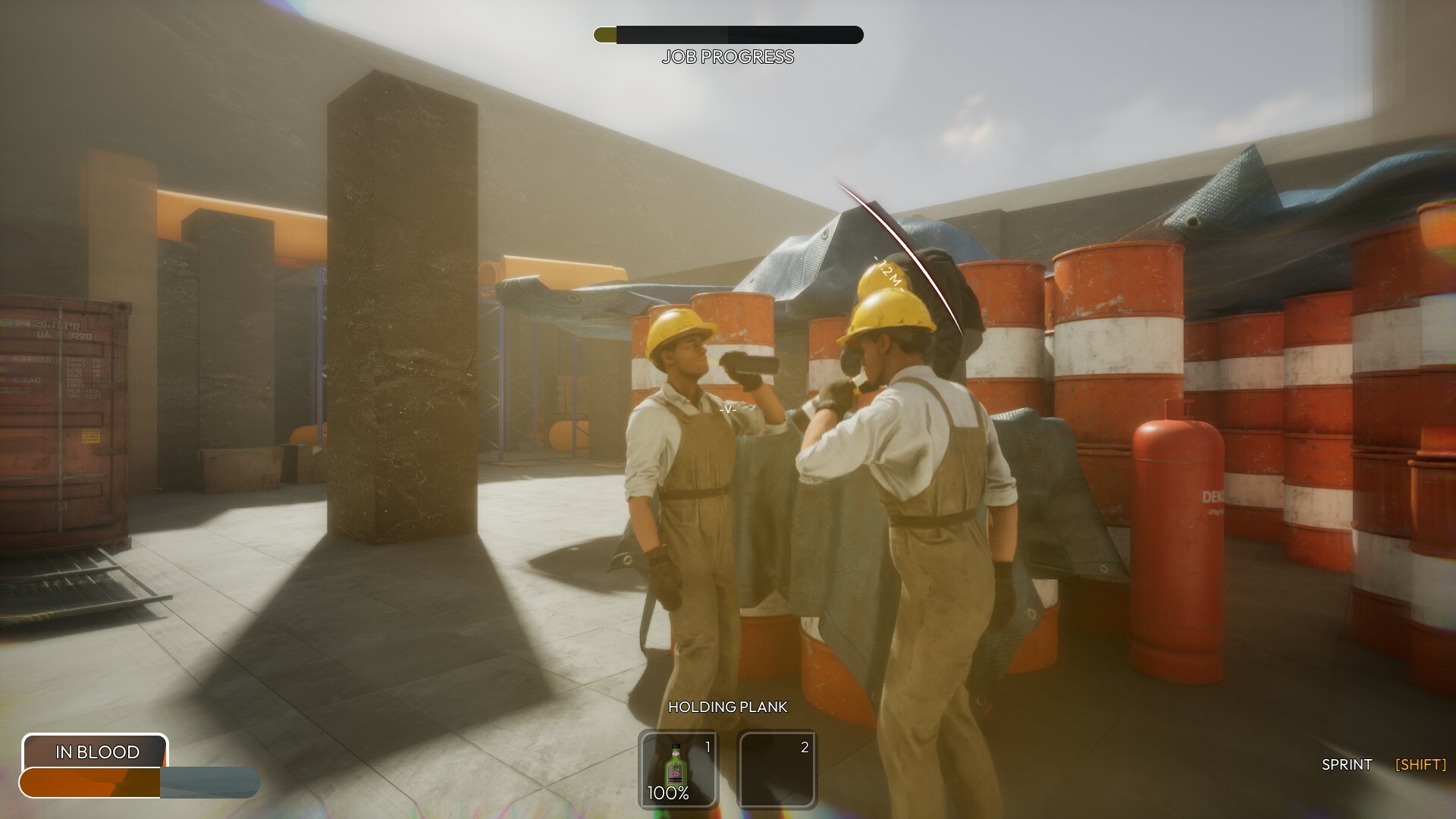Image resolution: width=1456 pixels, height=819 pixels.
Task: Click the IN BLOOD title label
Action: [96, 752]
